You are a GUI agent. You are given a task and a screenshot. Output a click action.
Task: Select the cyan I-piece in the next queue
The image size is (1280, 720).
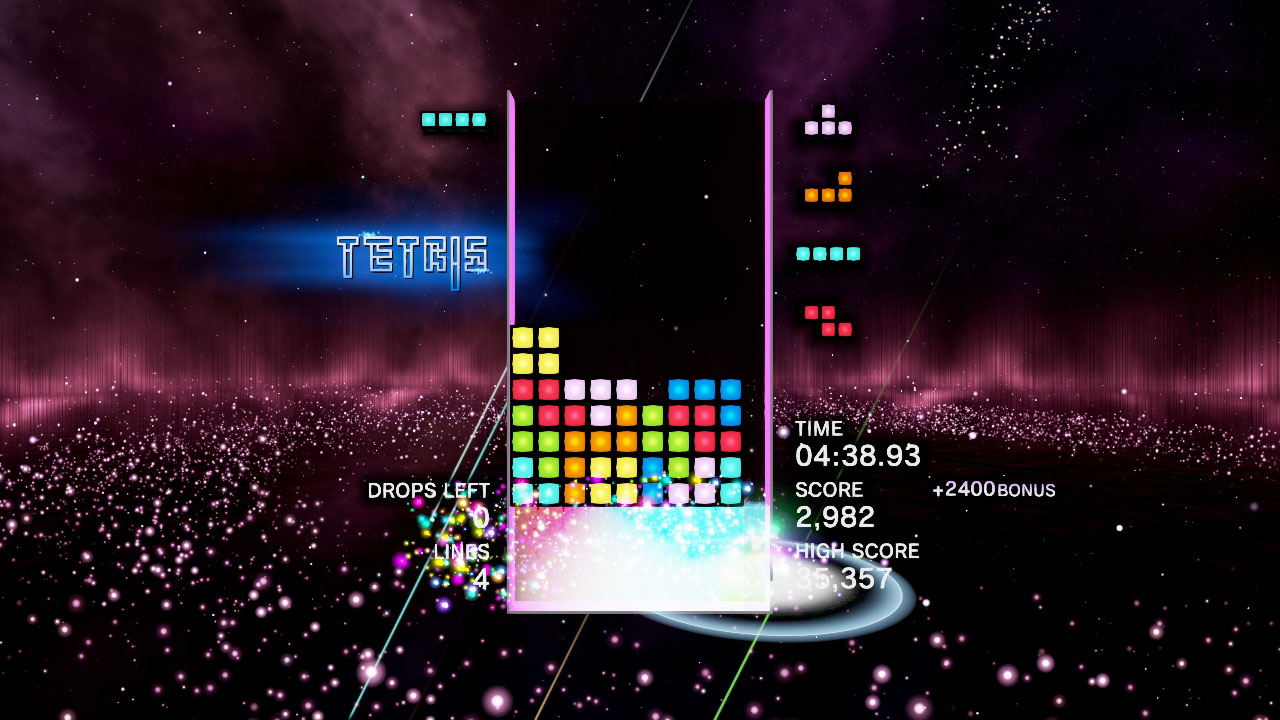pos(828,254)
